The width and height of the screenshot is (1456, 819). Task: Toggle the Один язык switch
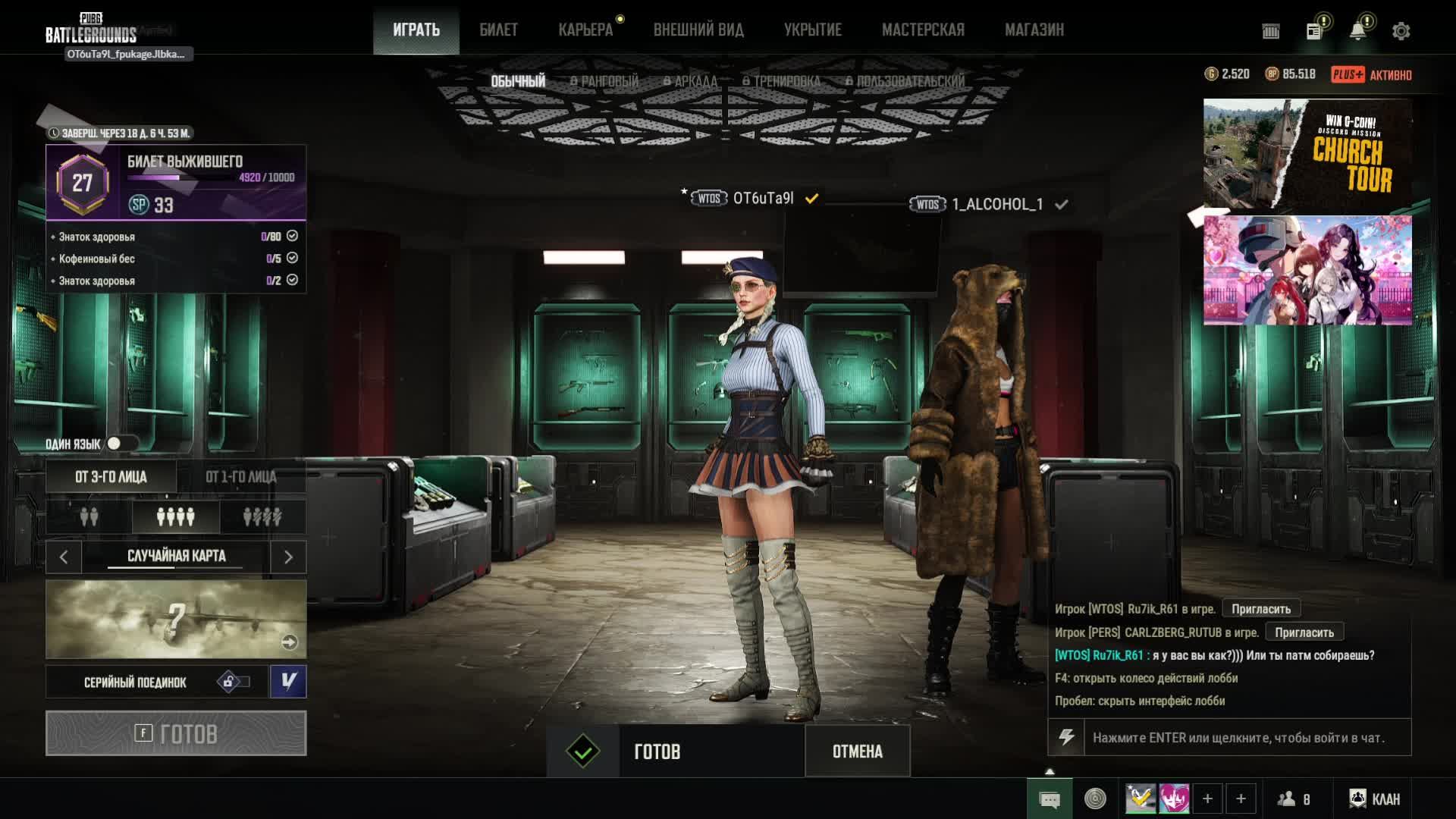click(x=120, y=444)
